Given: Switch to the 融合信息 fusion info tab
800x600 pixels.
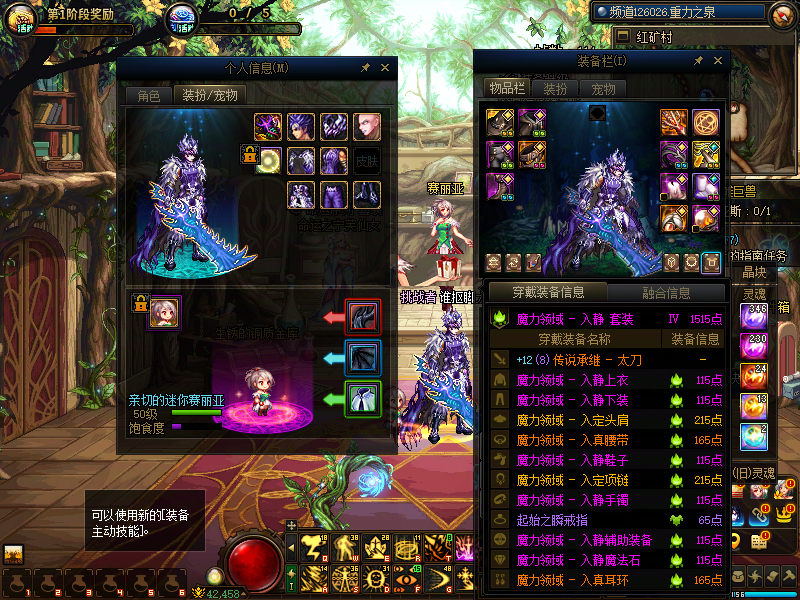Looking at the screenshot, I should [664, 293].
